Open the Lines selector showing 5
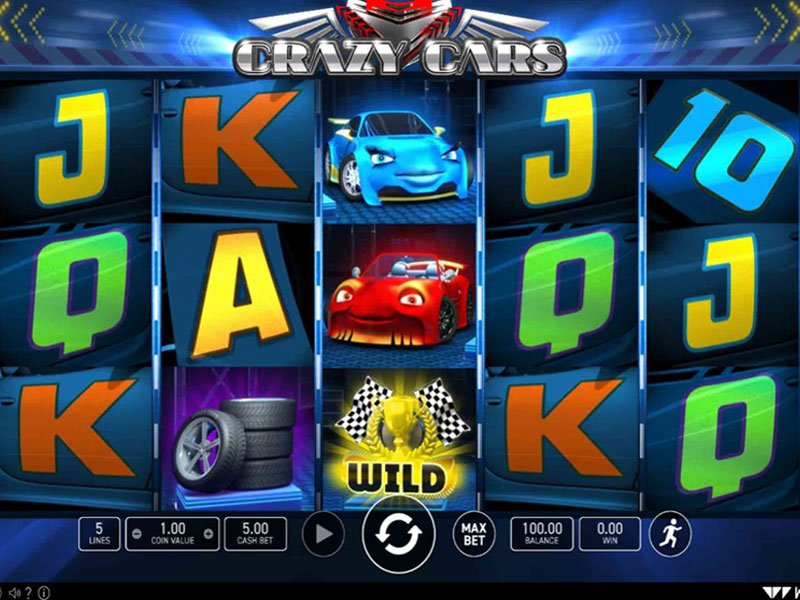Image resolution: width=800 pixels, height=600 pixels. click(99, 534)
